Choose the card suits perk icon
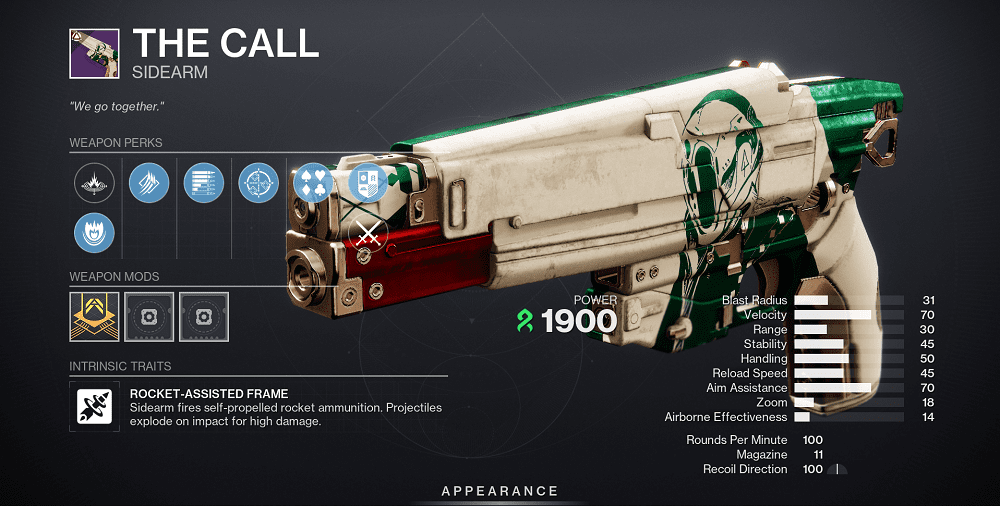Viewport: 1000px width, 506px height. [x=311, y=183]
